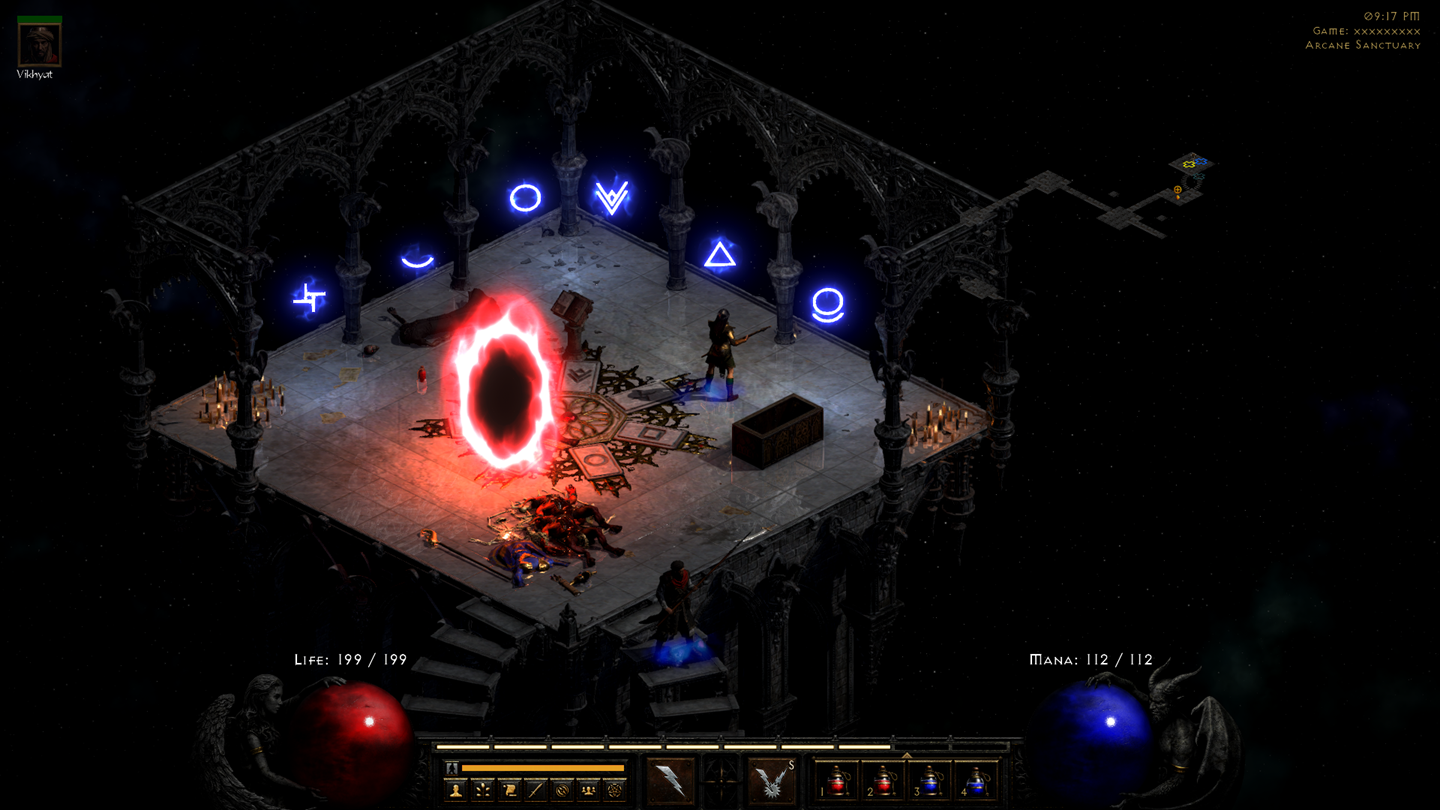1440x810 pixels.
Task: Open the character screen silhouette button
Action: 456,790
